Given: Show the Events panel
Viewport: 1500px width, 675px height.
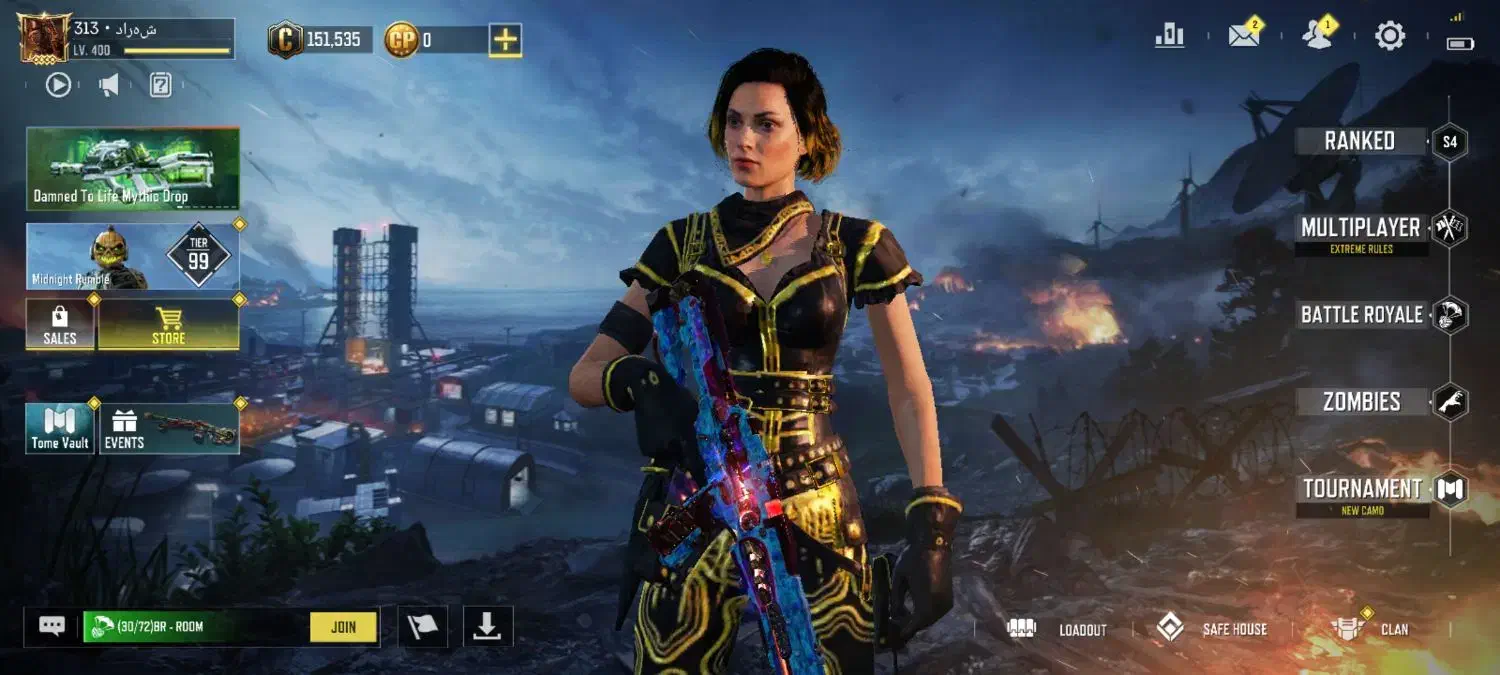Looking at the screenshot, I should point(168,428).
